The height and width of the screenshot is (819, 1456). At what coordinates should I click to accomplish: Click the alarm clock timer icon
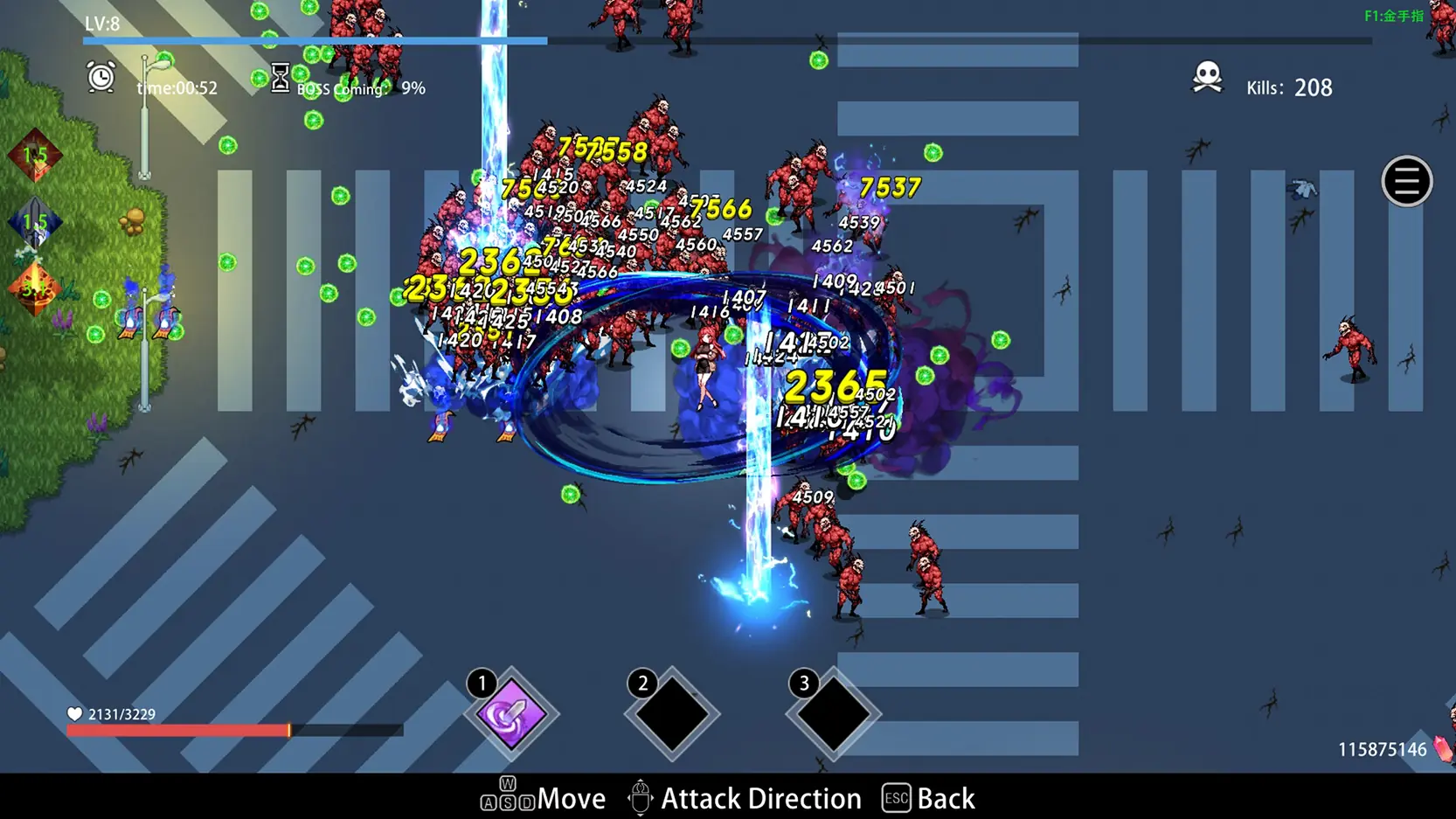click(x=101, y=78)
